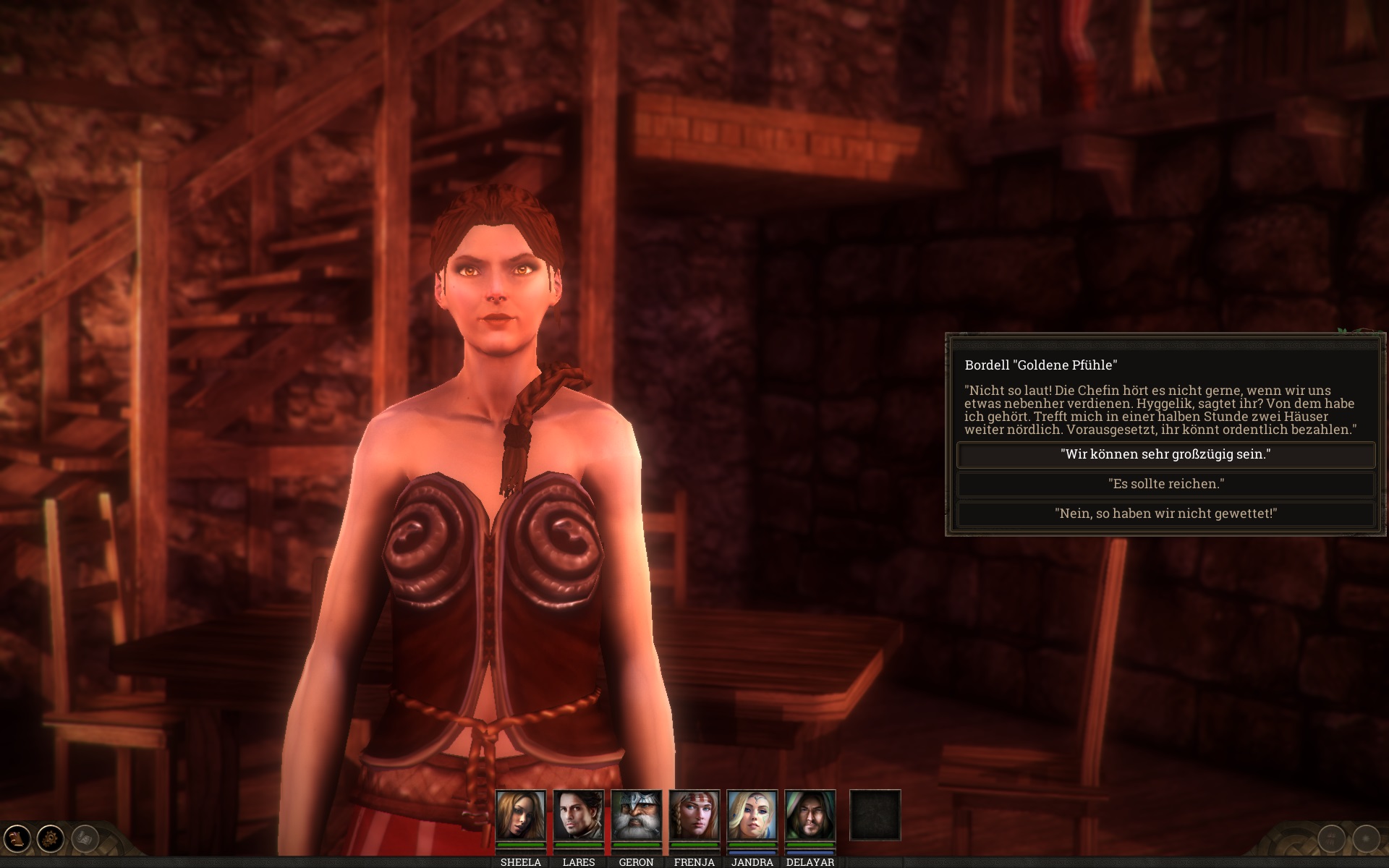Click Lares's character portrait
Image resolution: width=1389 pixels, height=868 pixels.
tap(578, 815)
